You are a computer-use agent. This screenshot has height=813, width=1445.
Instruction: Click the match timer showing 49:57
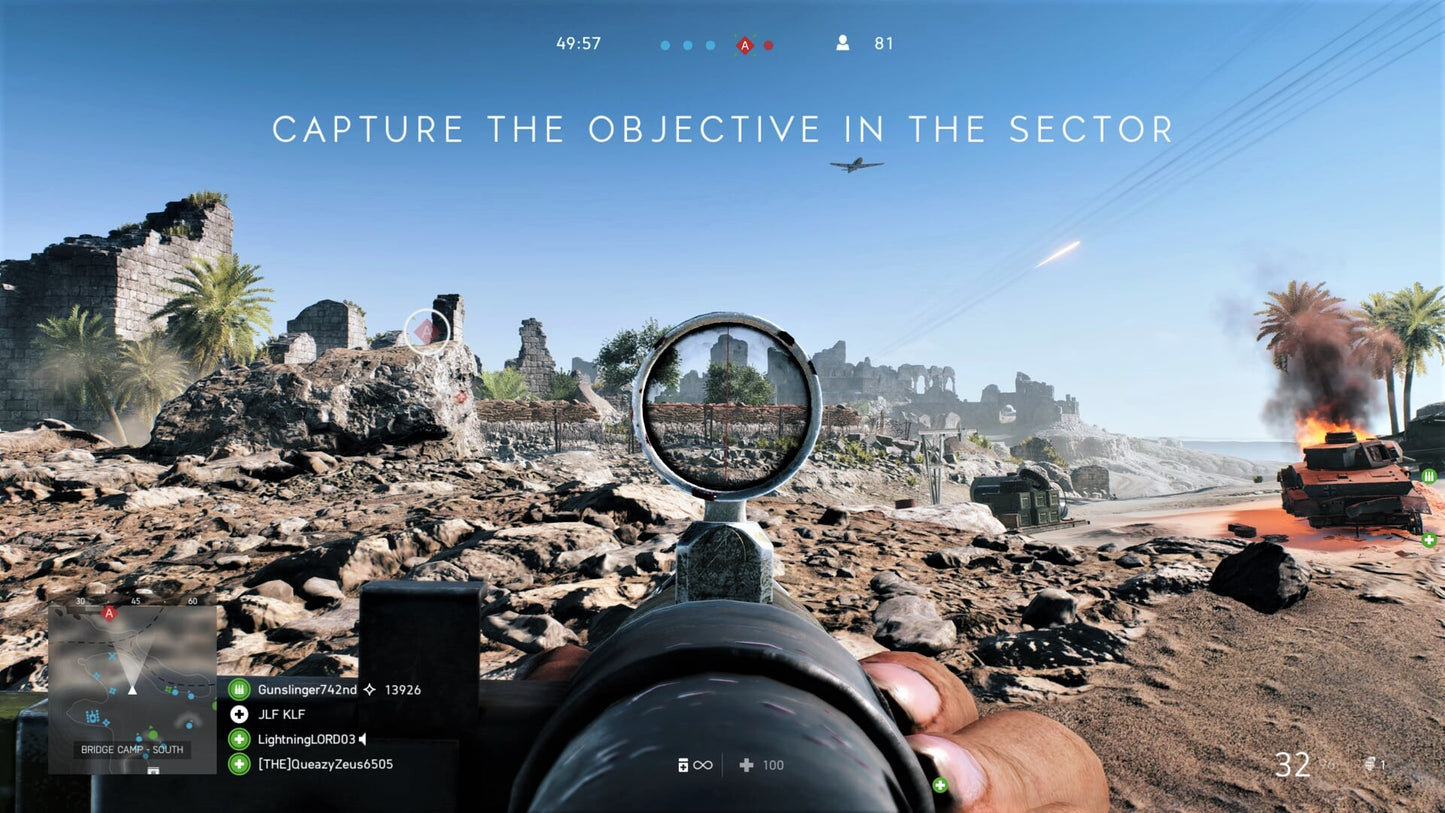575,43
